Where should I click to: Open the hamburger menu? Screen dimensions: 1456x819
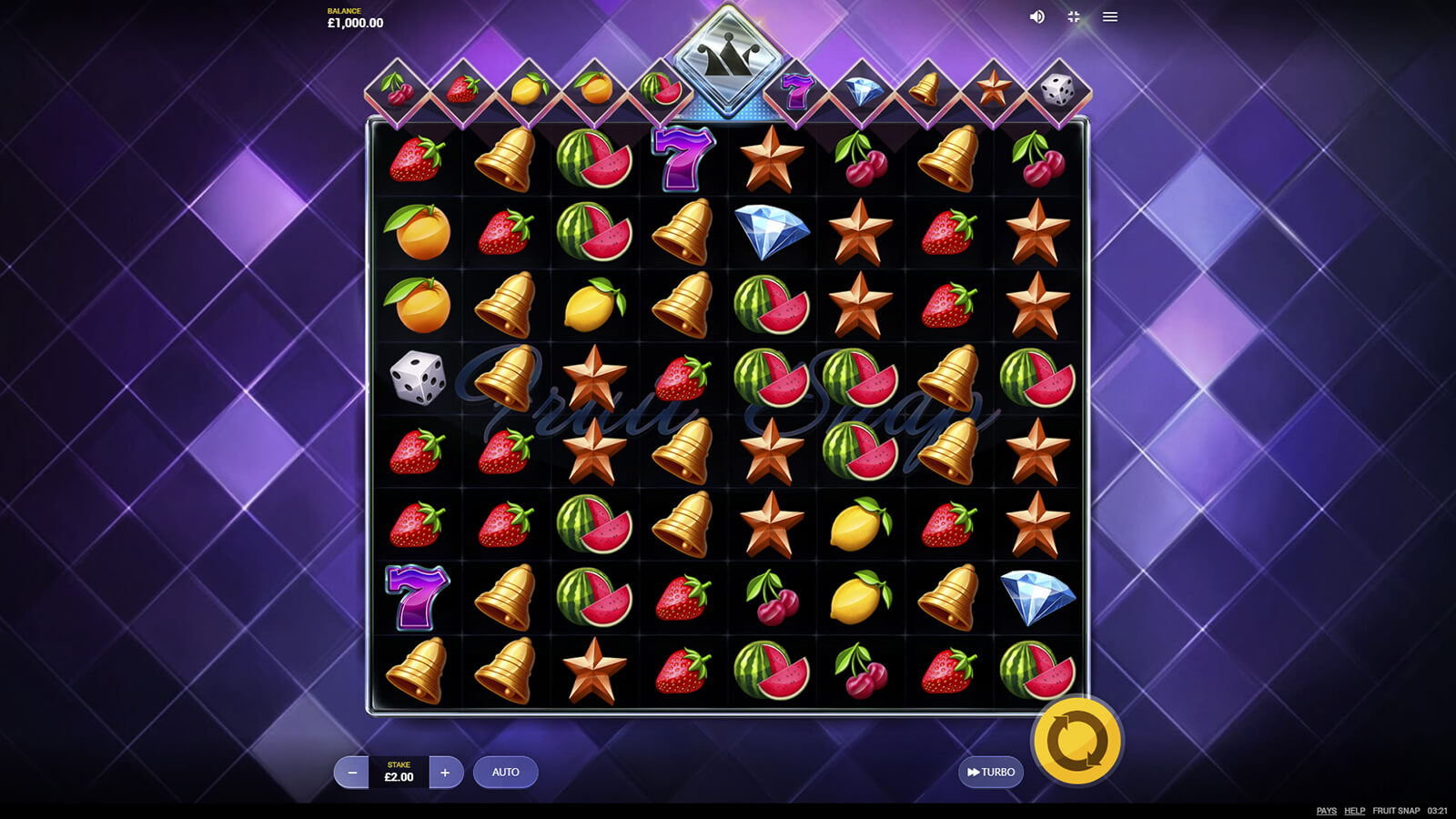click(x=1110, y=17)
